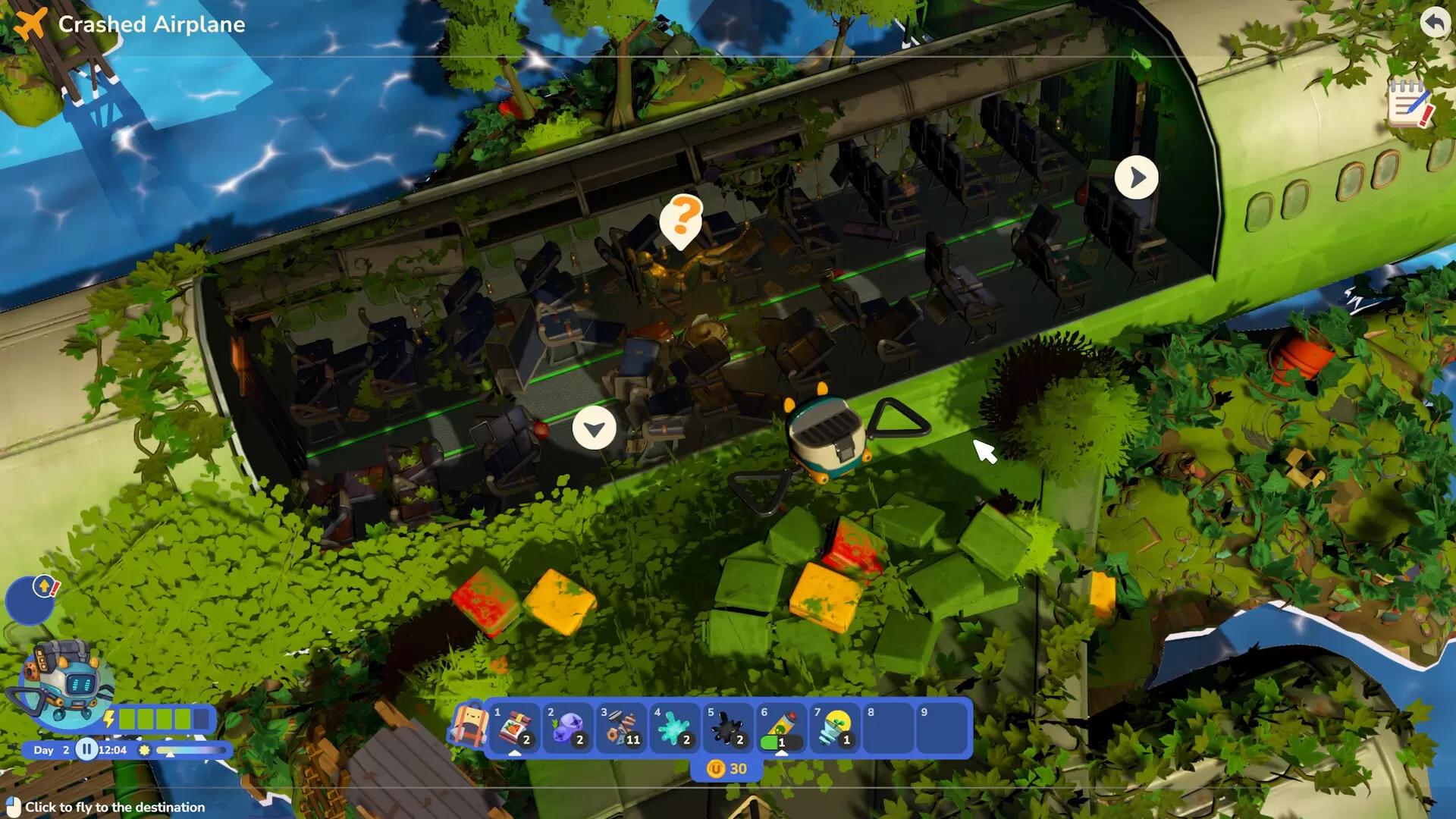Image resolution: width=1456 pixels, height=819 pixels.
Task: Pick the black goo in slot 5
Action: (727, 729)
